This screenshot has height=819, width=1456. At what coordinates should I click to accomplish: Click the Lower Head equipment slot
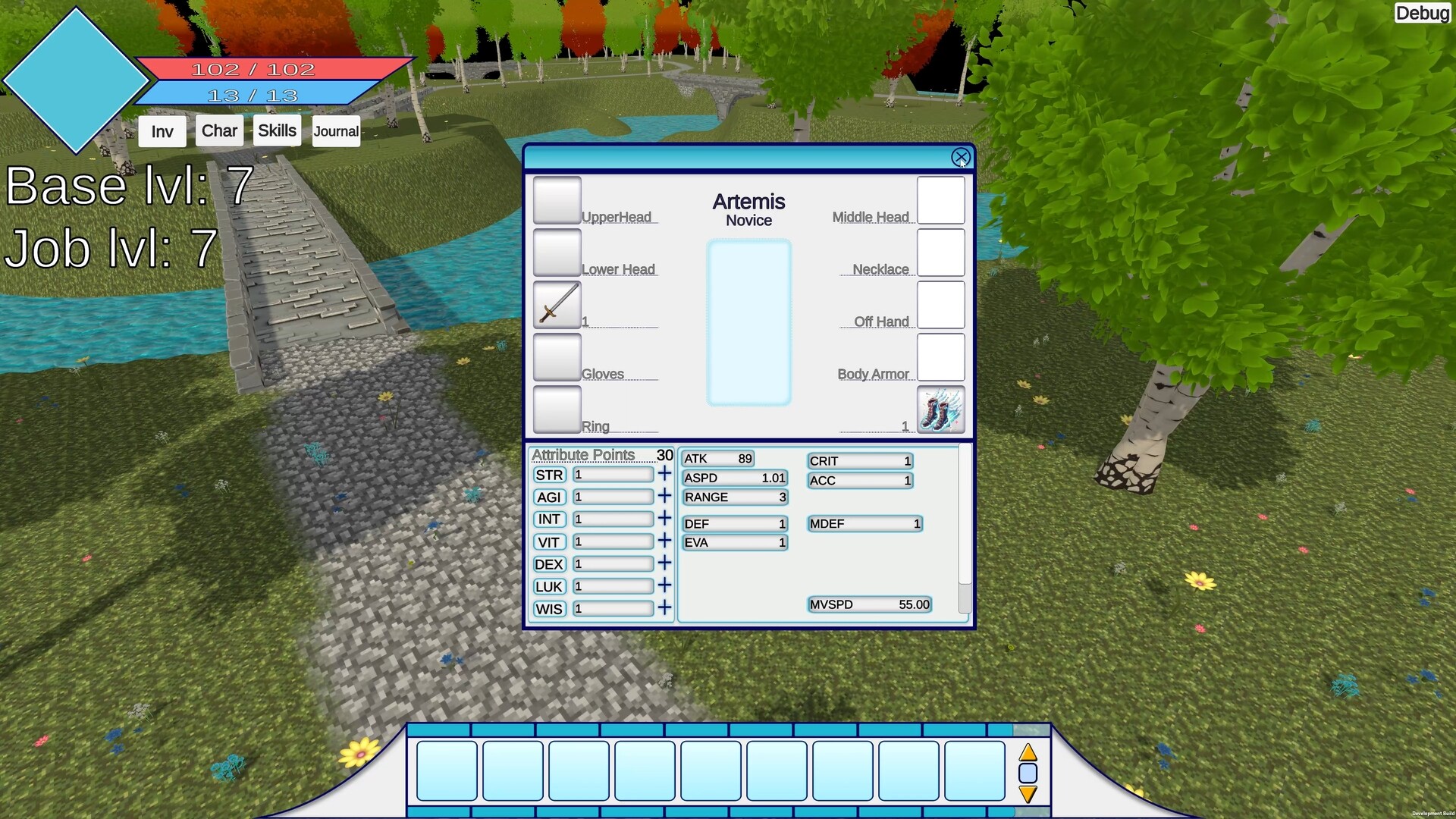pyautogui.click(x=557, y=252)
